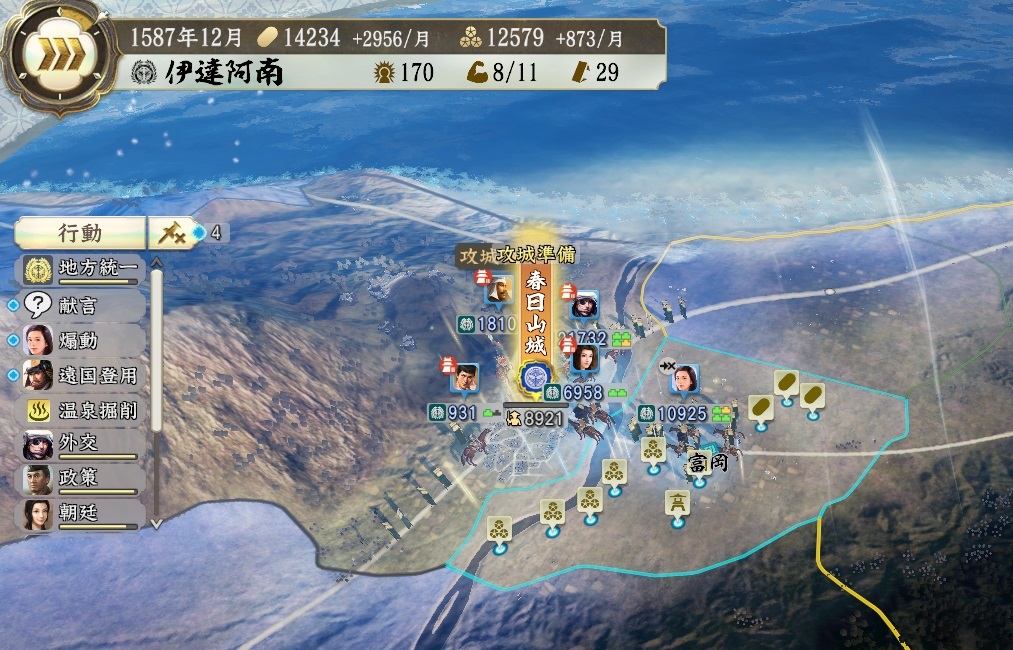Click the 攻城準備 siege preparation label
The height and width of the screenshot is (650, 1013).
(535, 256)
